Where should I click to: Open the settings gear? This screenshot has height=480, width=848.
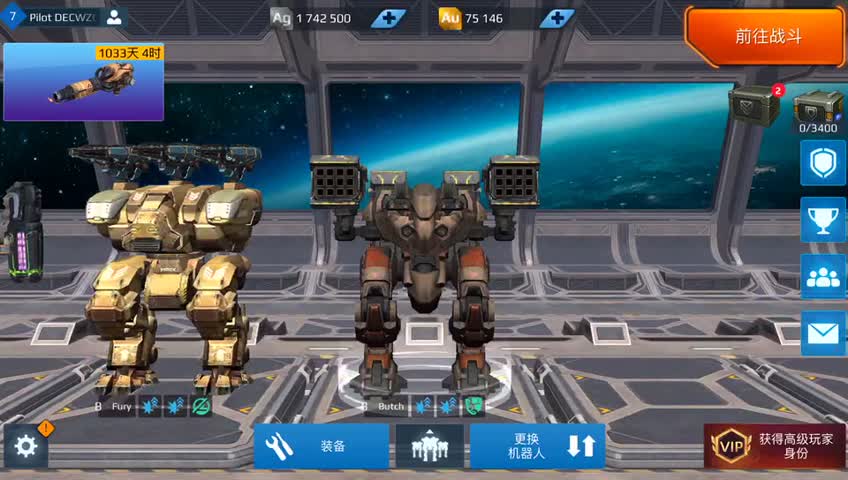[26, 446]
